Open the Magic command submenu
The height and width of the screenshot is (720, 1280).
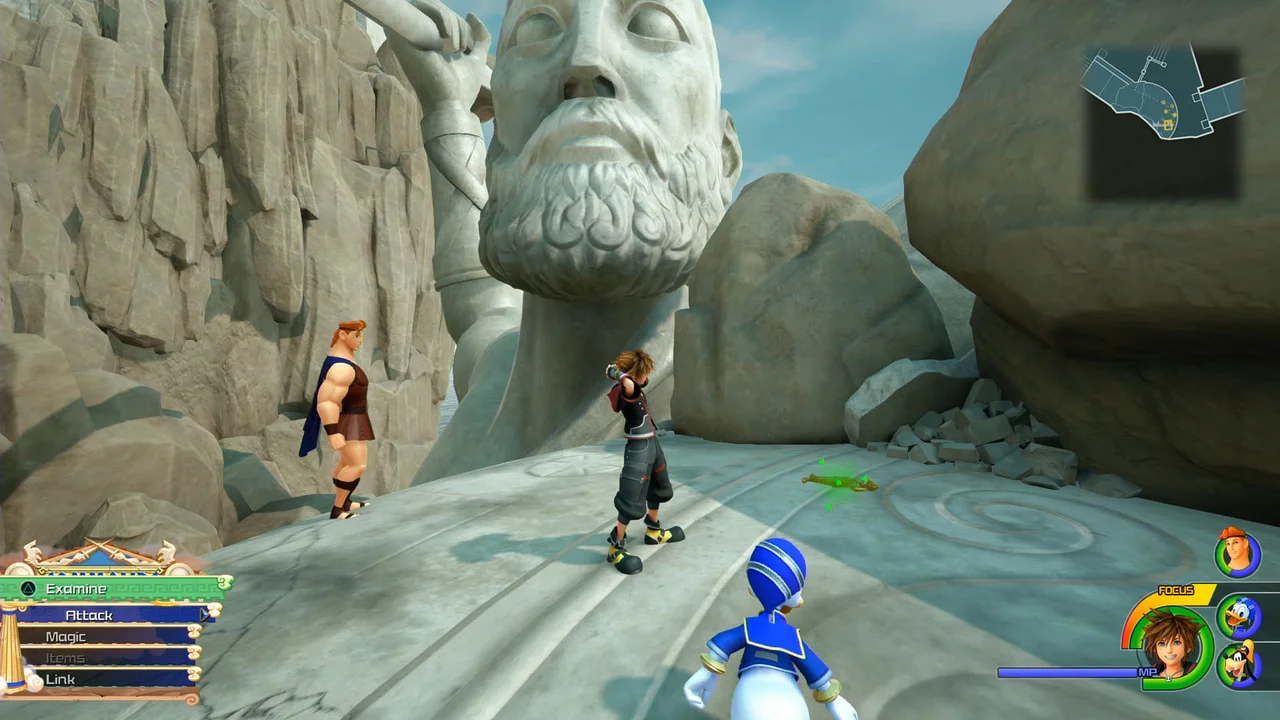(66, 636)
